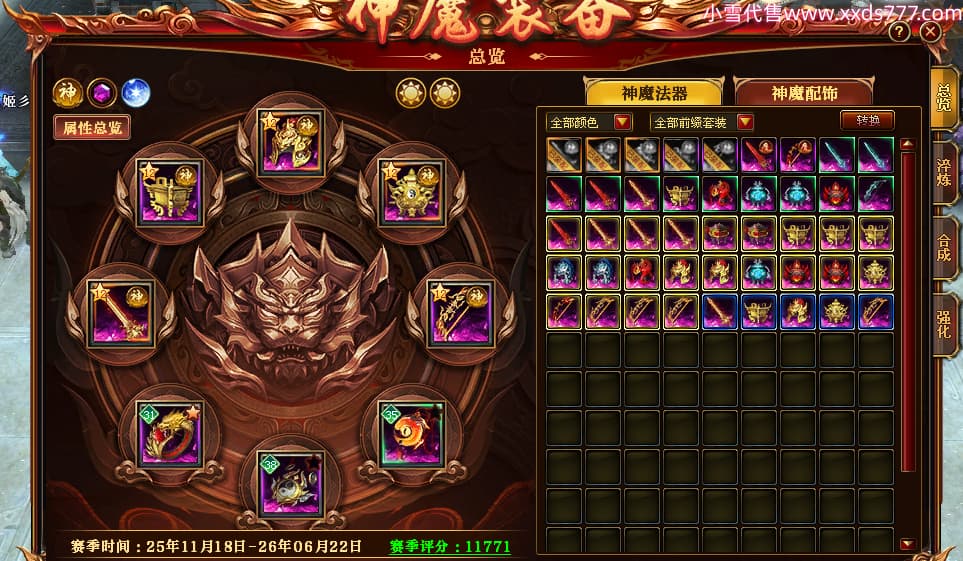
Task: Select the 淬炼 side tab
Action: tap(943, 172)
